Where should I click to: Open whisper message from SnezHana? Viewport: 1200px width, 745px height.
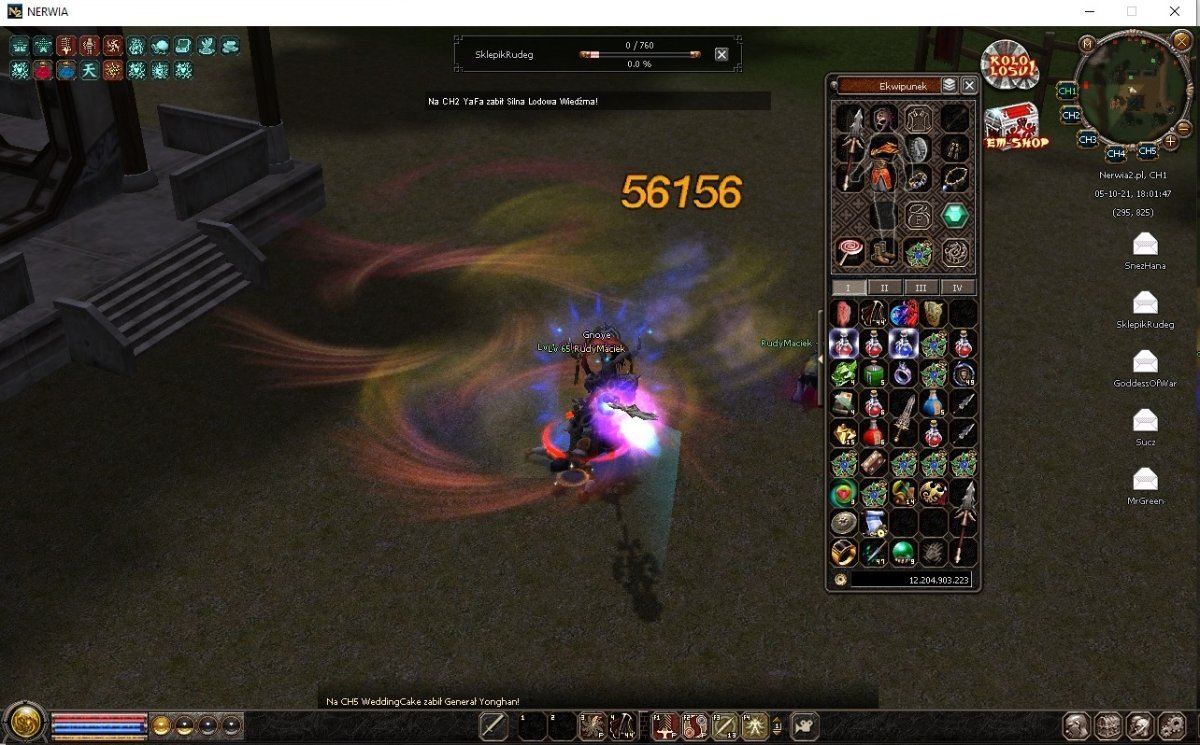(x=1145, y=243)
